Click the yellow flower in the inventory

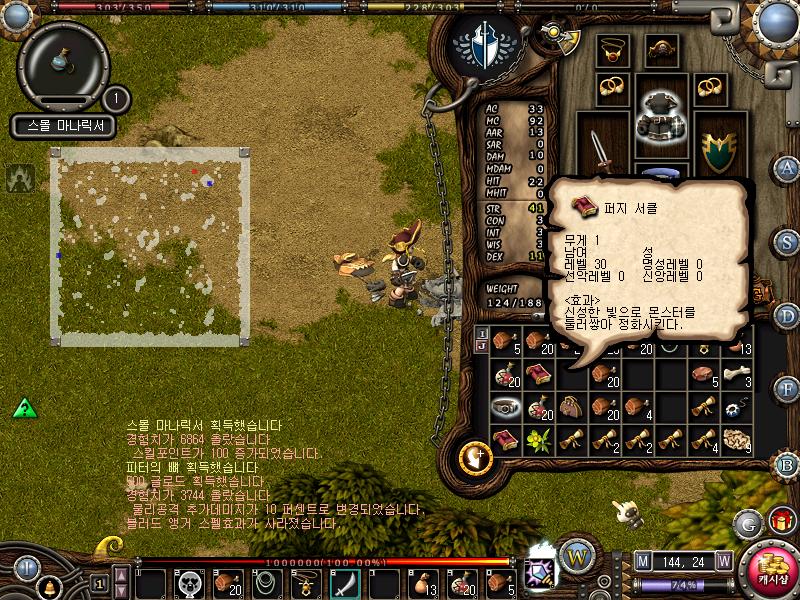click(539, 439)
